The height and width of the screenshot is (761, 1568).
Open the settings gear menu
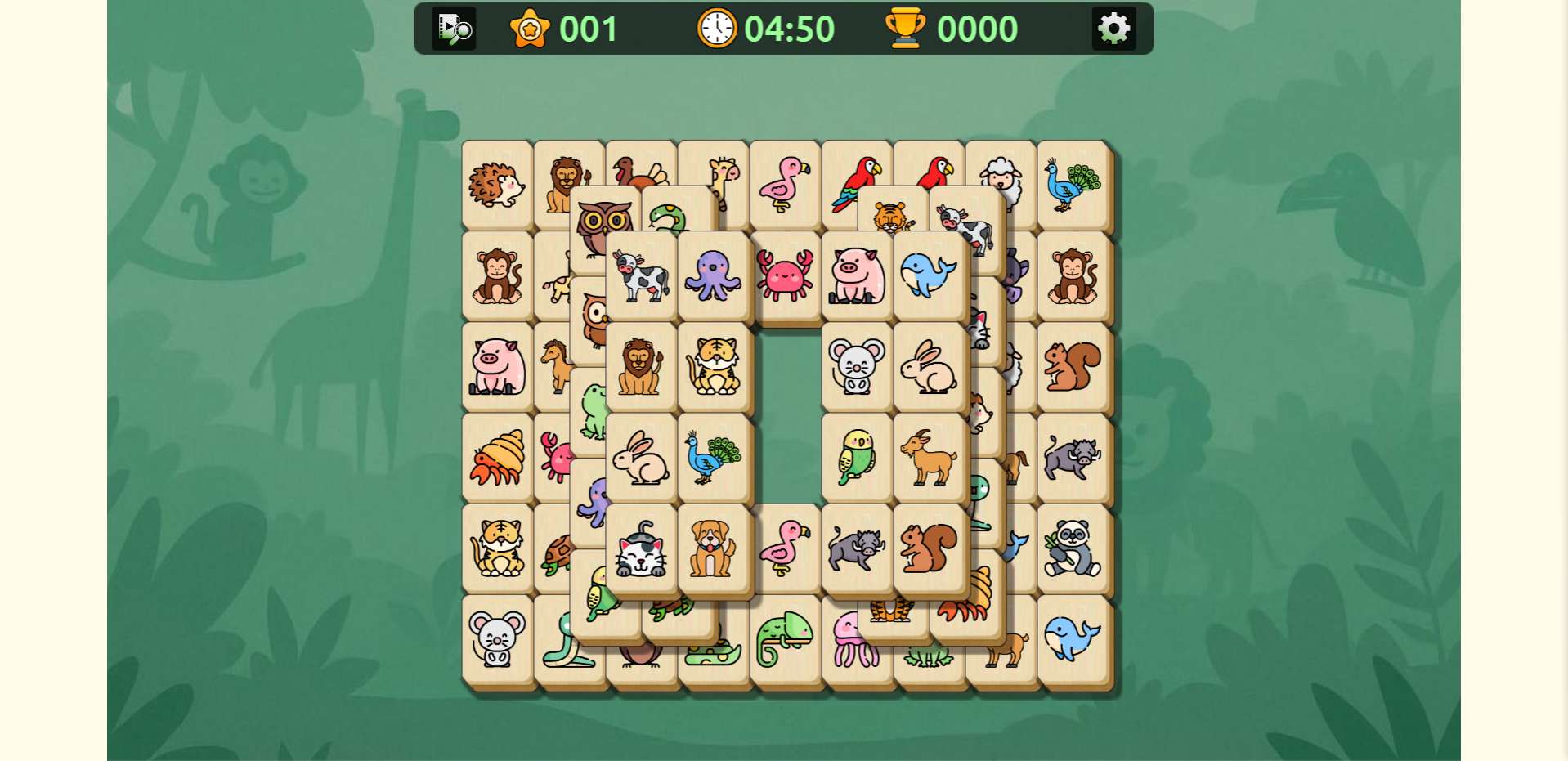pos(1113,29)
